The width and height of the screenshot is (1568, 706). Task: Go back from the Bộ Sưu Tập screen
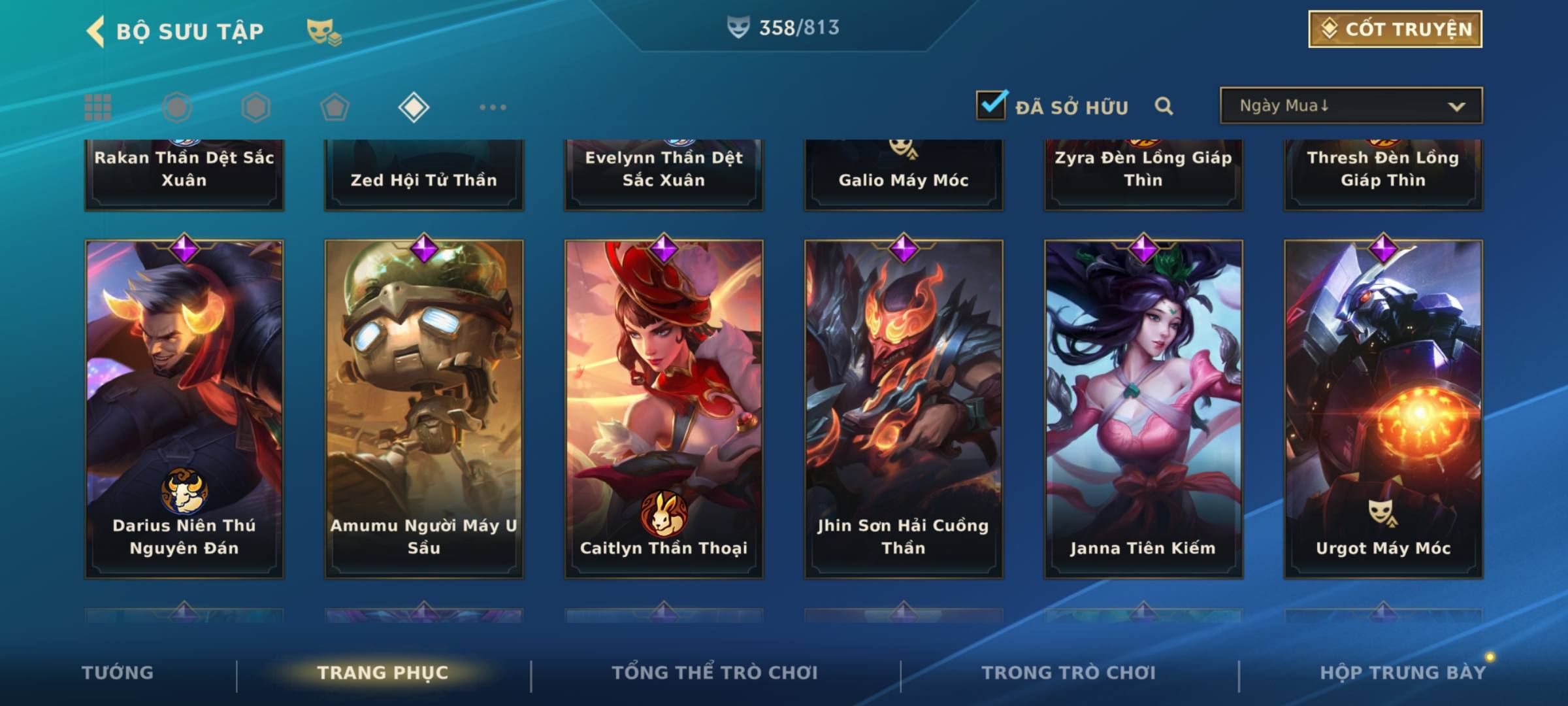[96, 31]
